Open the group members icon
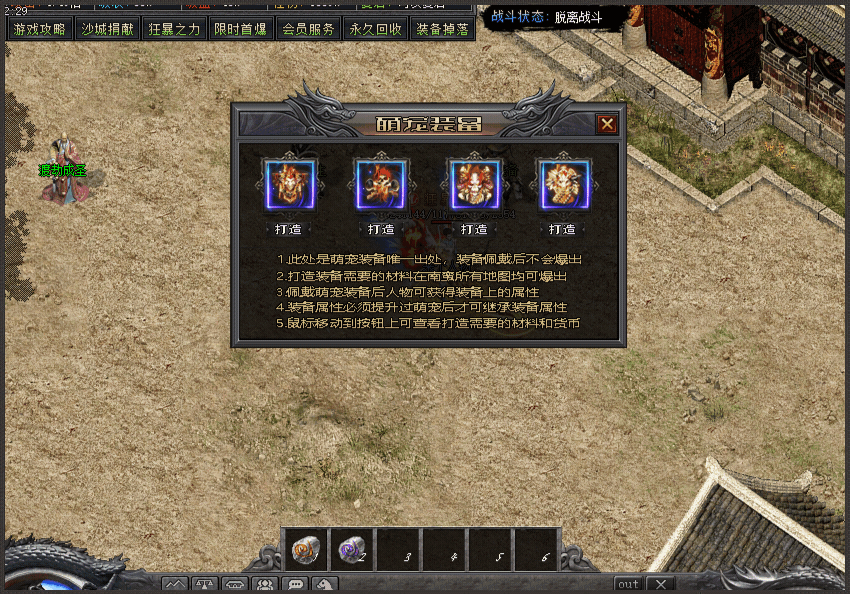850x594 pixels. click(x=265, y=584)
